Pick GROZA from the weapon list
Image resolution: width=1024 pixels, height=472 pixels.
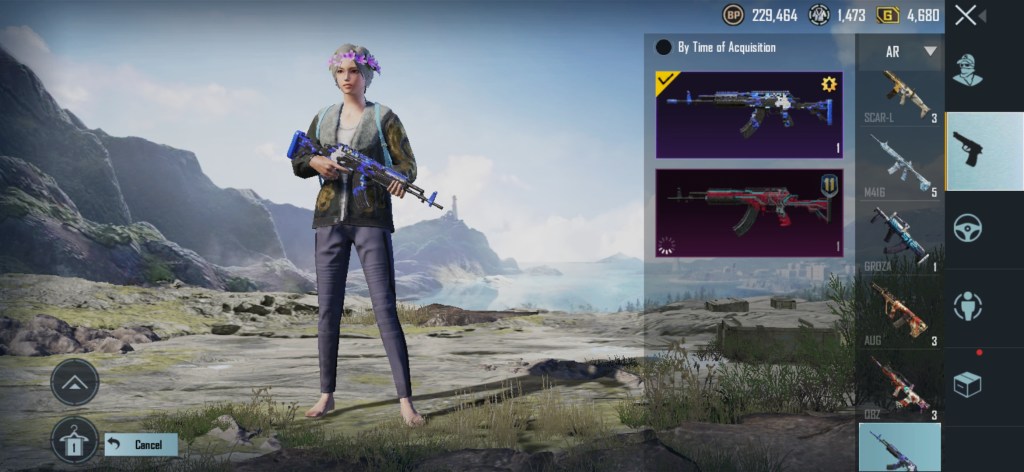(899, 237)
